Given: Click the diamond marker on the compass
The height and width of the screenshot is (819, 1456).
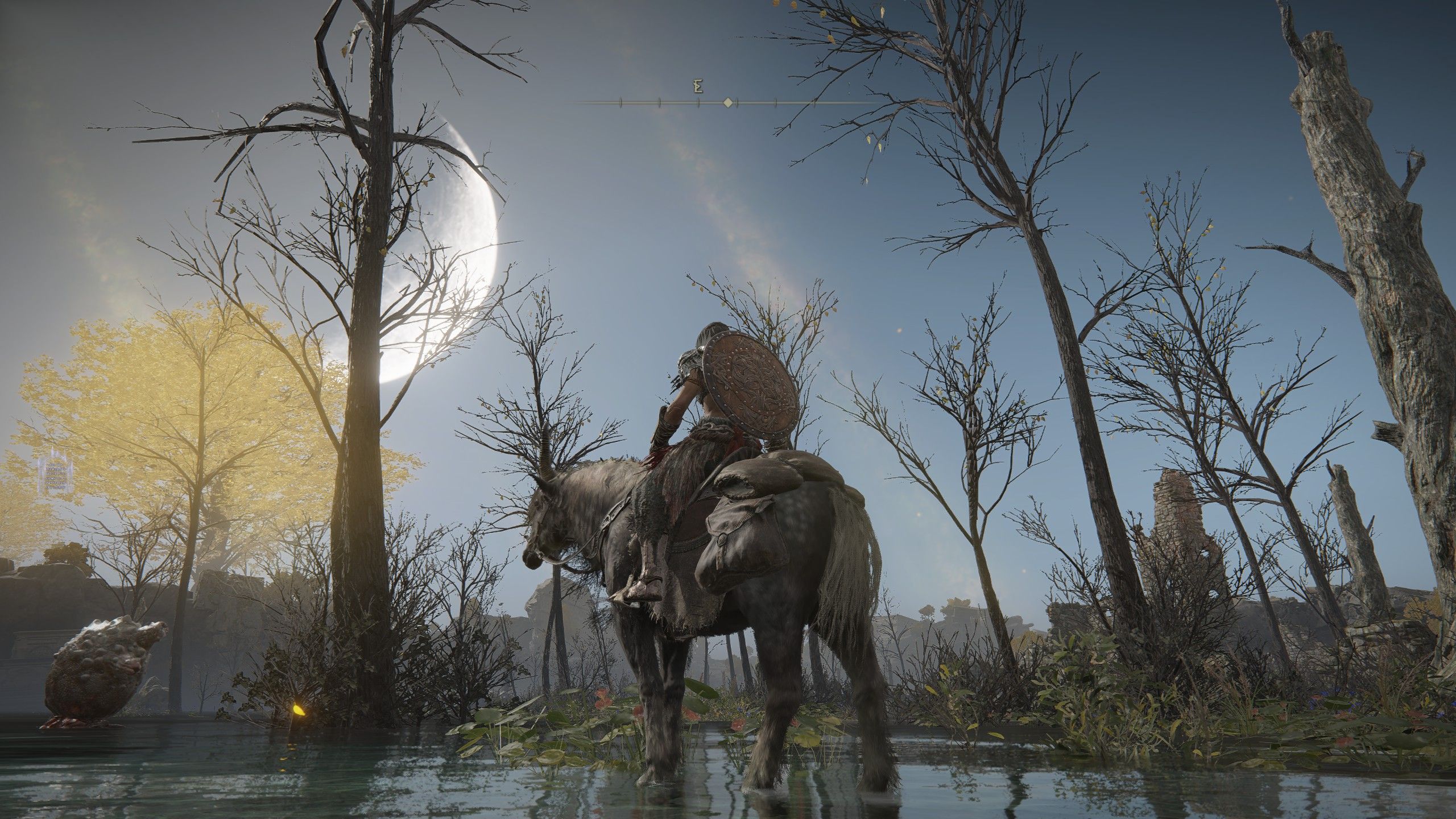Looking at the screenshot, I should (x=727, y=103).
